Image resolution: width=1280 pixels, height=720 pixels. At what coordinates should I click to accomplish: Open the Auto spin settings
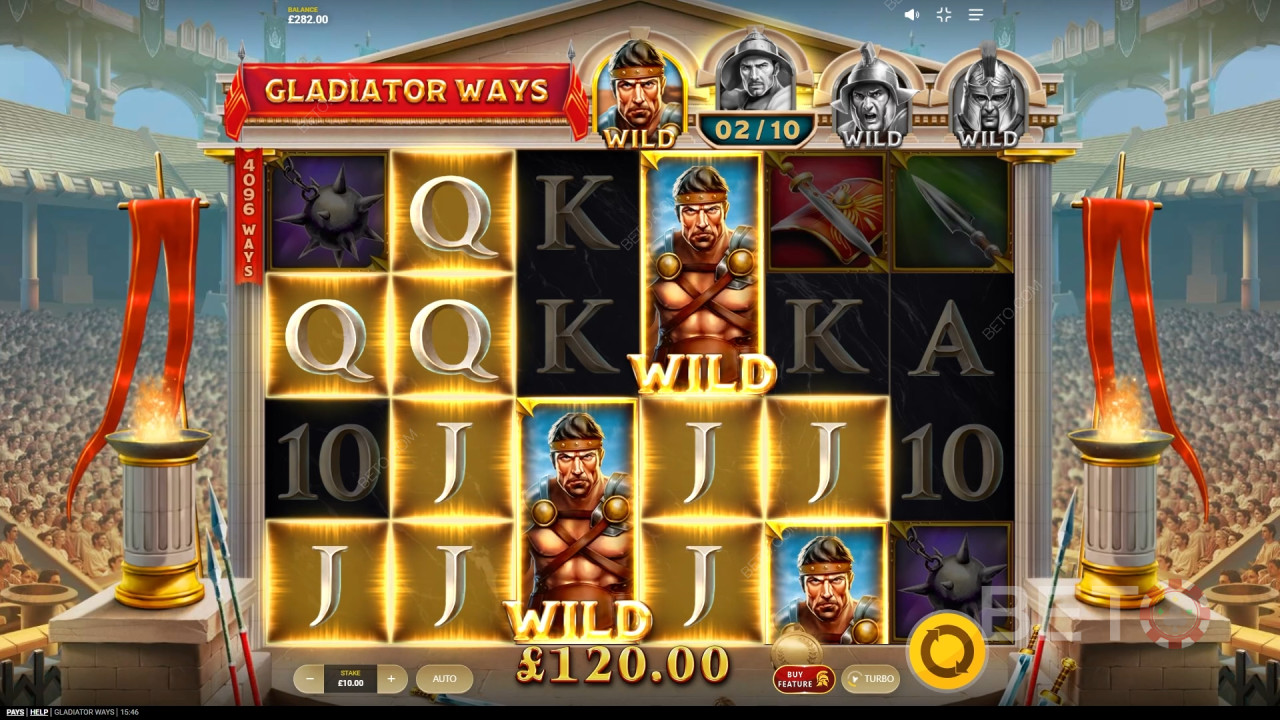pos(444,679)
